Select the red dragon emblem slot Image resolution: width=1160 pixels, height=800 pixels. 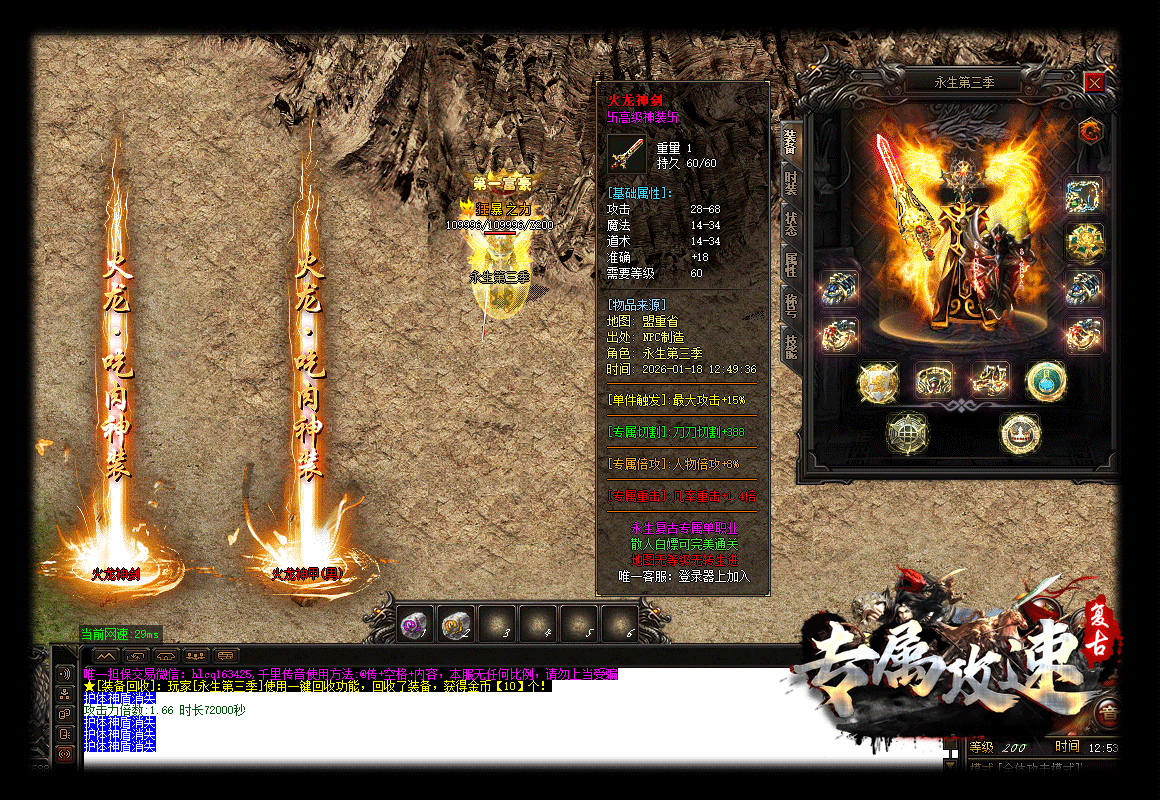click(1089, 130)
